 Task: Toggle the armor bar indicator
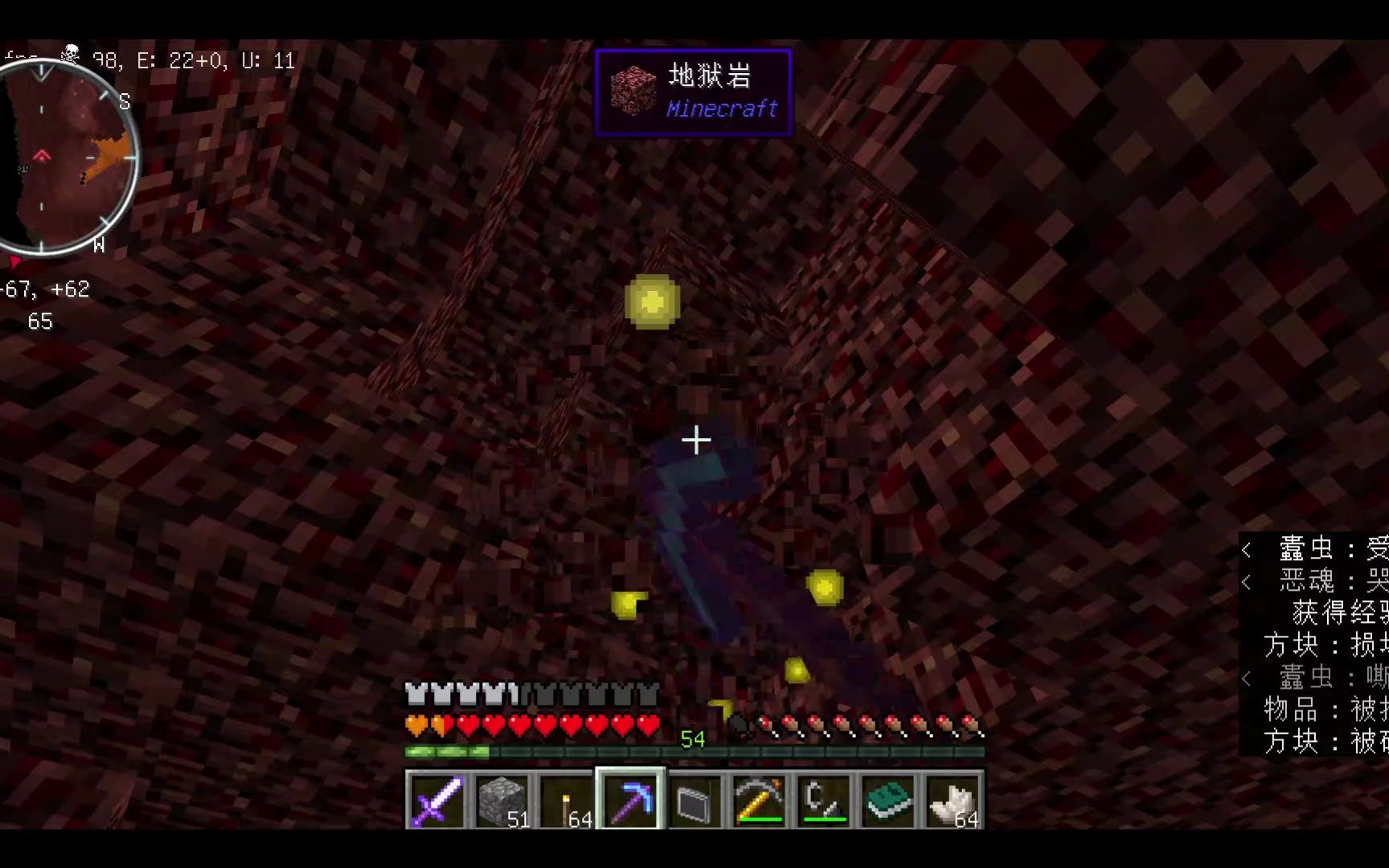[531, 693]
